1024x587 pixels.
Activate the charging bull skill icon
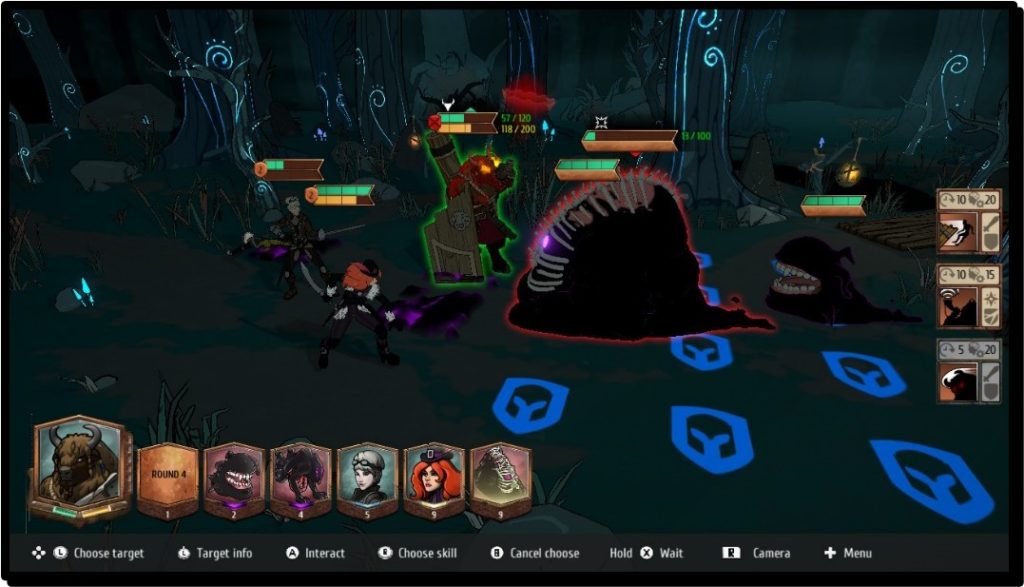tap(956, 381)
